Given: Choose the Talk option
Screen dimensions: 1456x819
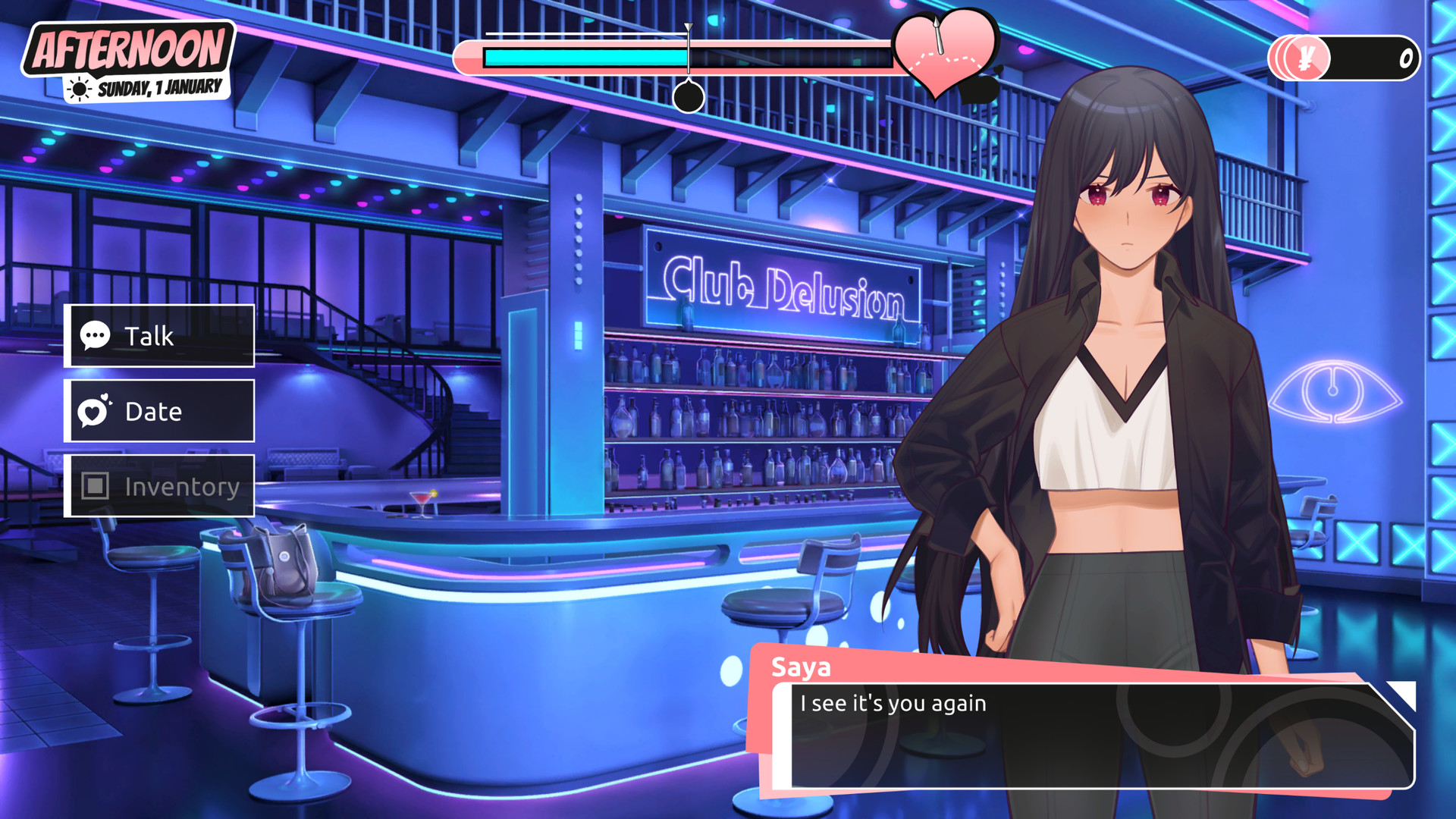Looking at the screenshot, I should [160, 336].
